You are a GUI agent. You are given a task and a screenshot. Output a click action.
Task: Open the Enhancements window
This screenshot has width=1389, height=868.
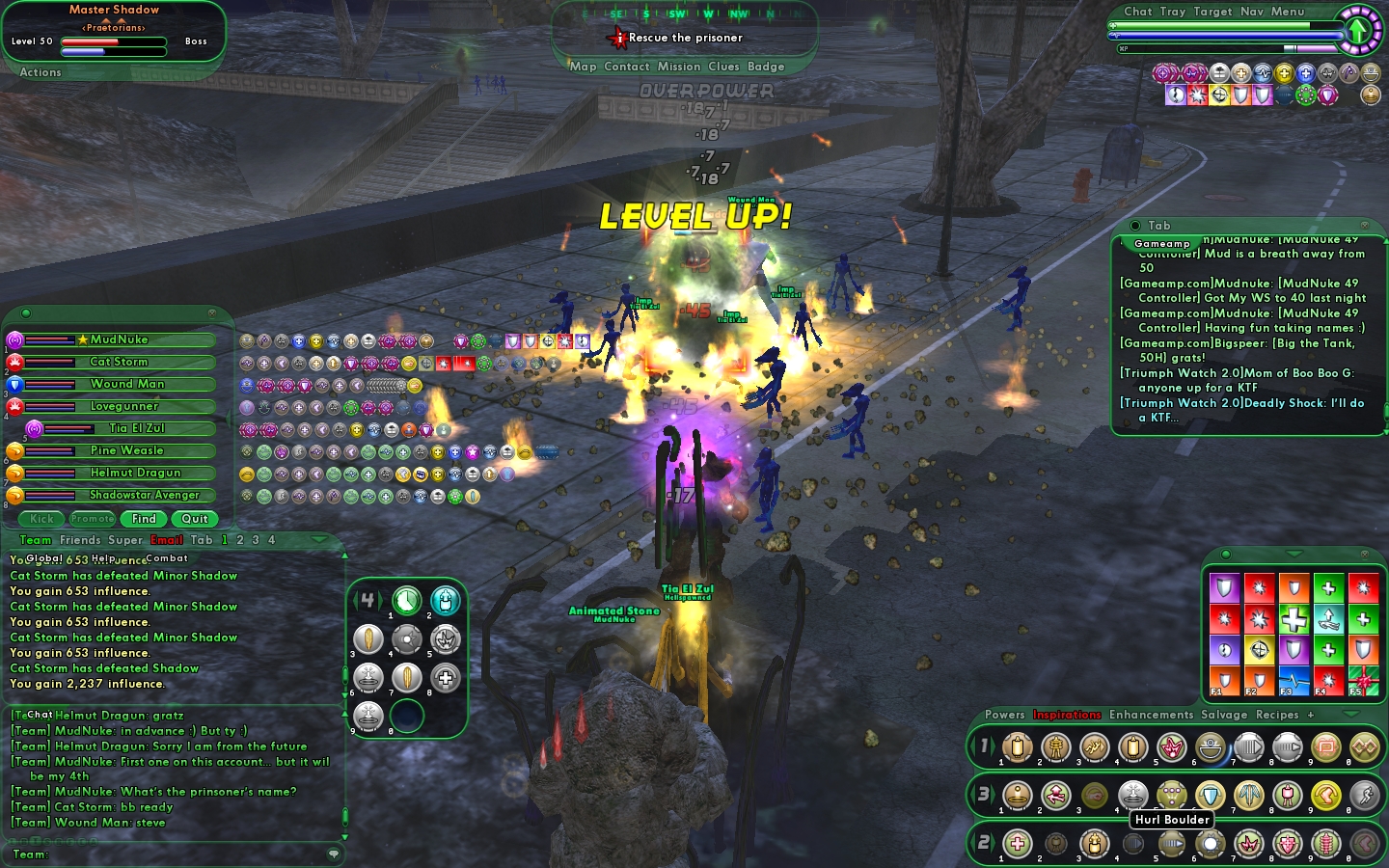click(x=1151, y=715)
